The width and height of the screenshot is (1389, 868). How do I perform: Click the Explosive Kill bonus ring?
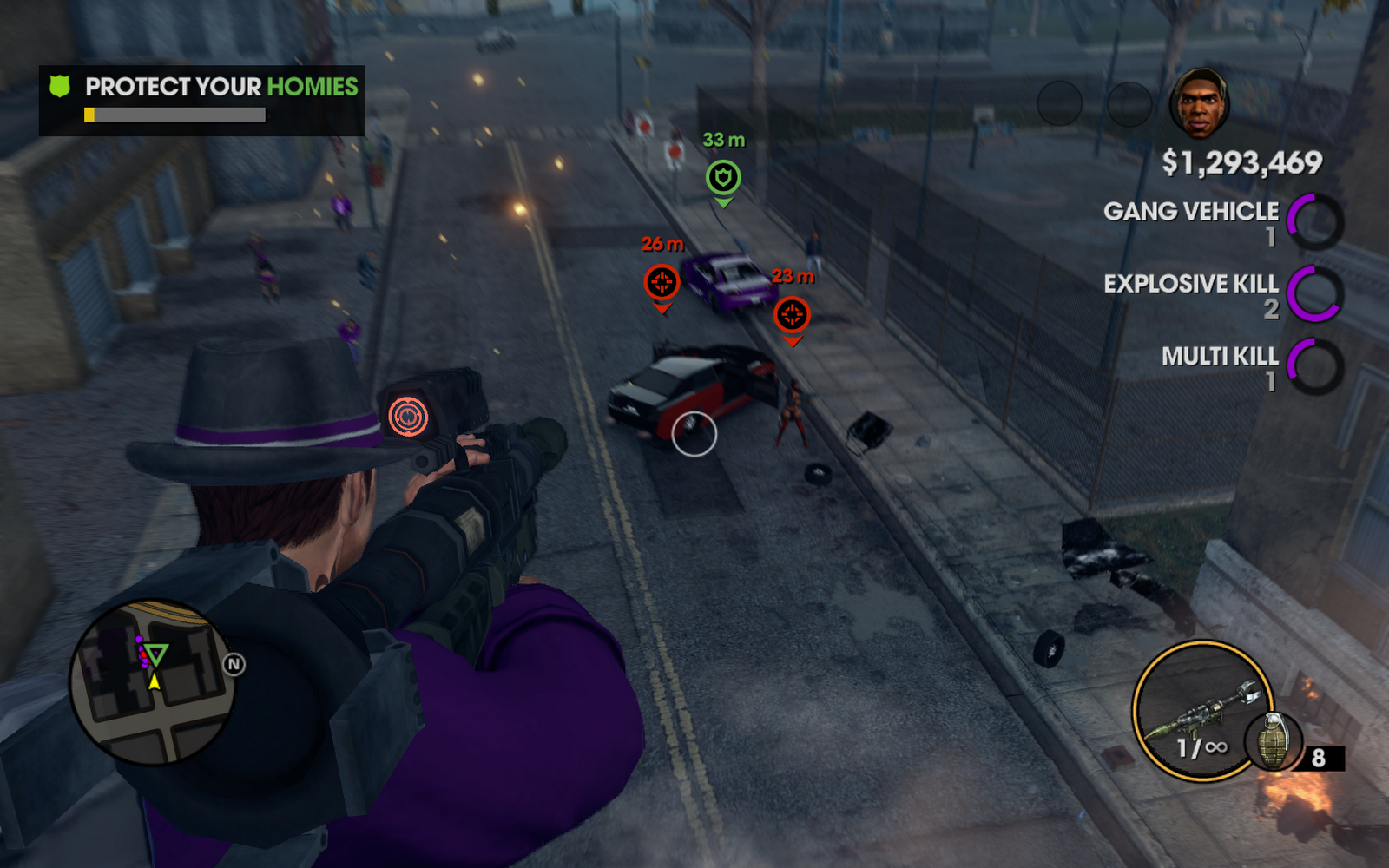pos(1315,294)
